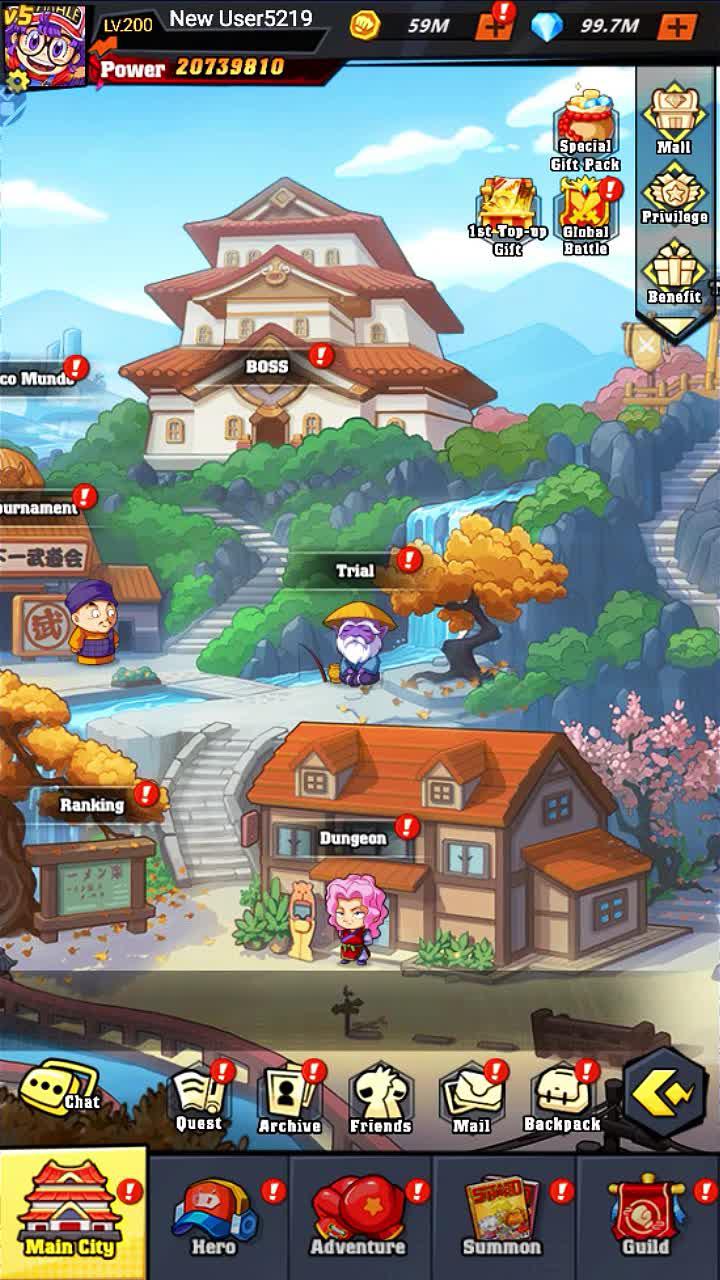The height and width of the screenshot is (1280, 720).
Task: Open the Benefit rewards
Action: tap(674, 272)
